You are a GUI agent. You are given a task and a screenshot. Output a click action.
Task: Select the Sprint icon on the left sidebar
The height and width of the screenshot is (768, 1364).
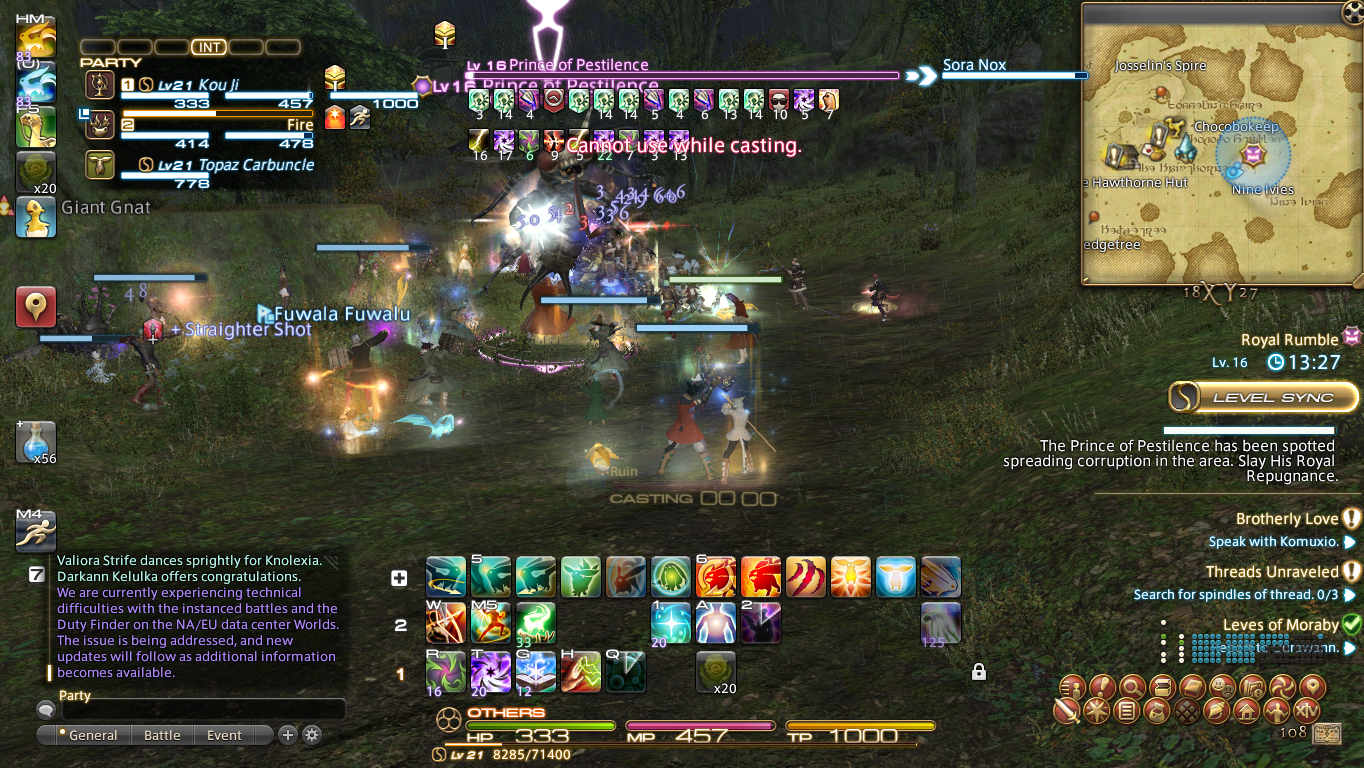[36, 531]
